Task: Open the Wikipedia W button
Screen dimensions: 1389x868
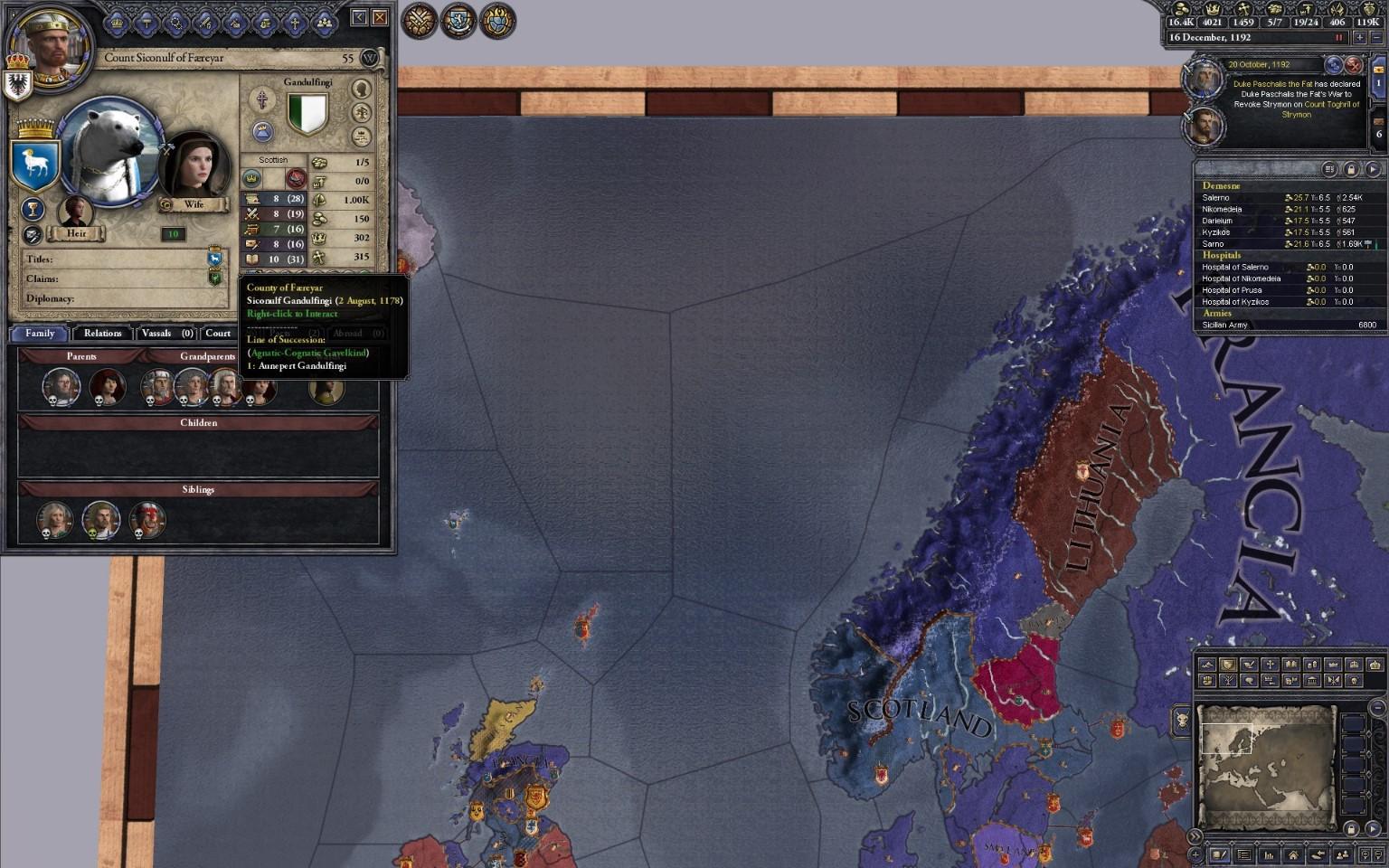Action: coord(369,58)
